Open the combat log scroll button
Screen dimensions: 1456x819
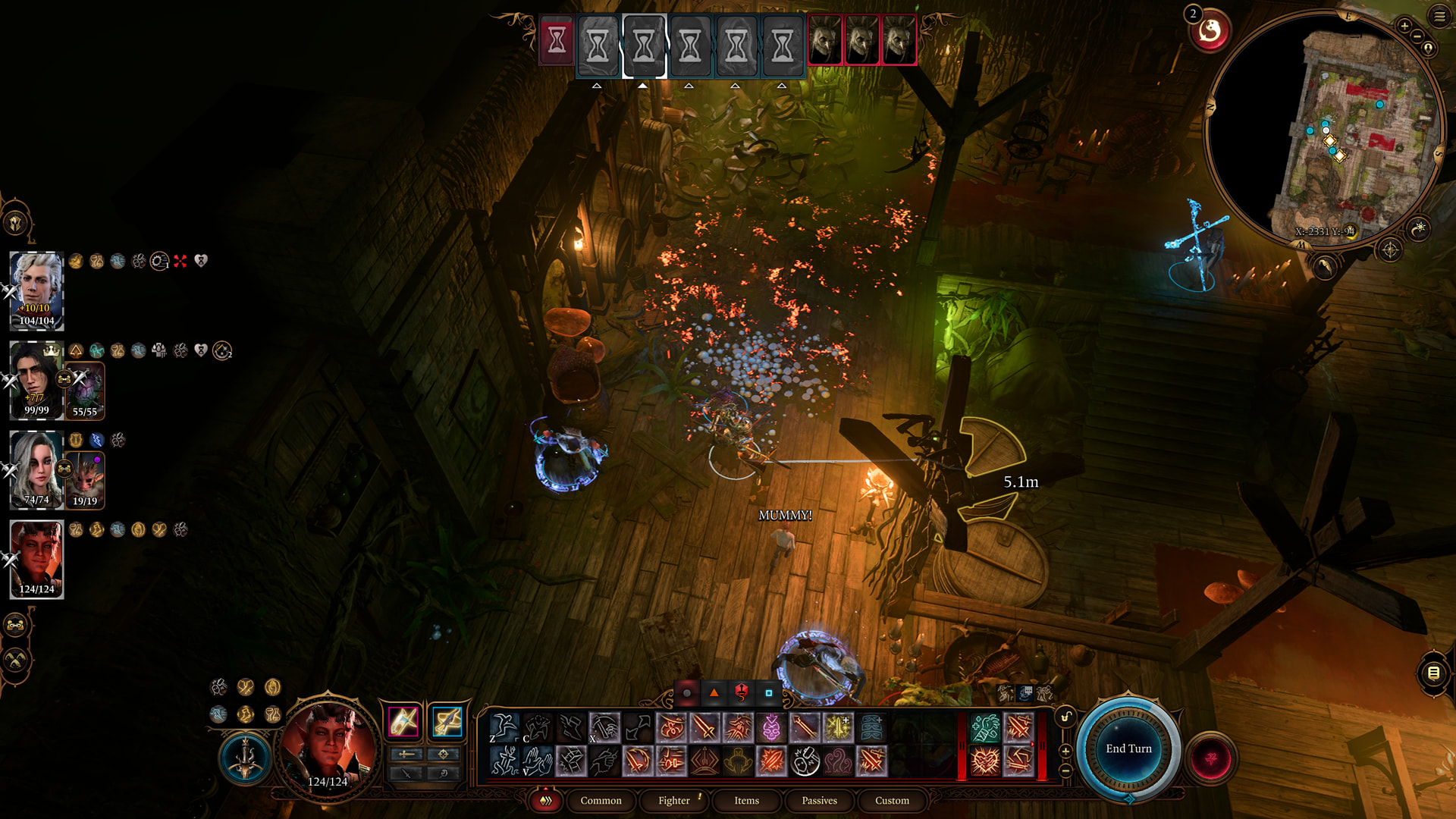coord(1433,673)
